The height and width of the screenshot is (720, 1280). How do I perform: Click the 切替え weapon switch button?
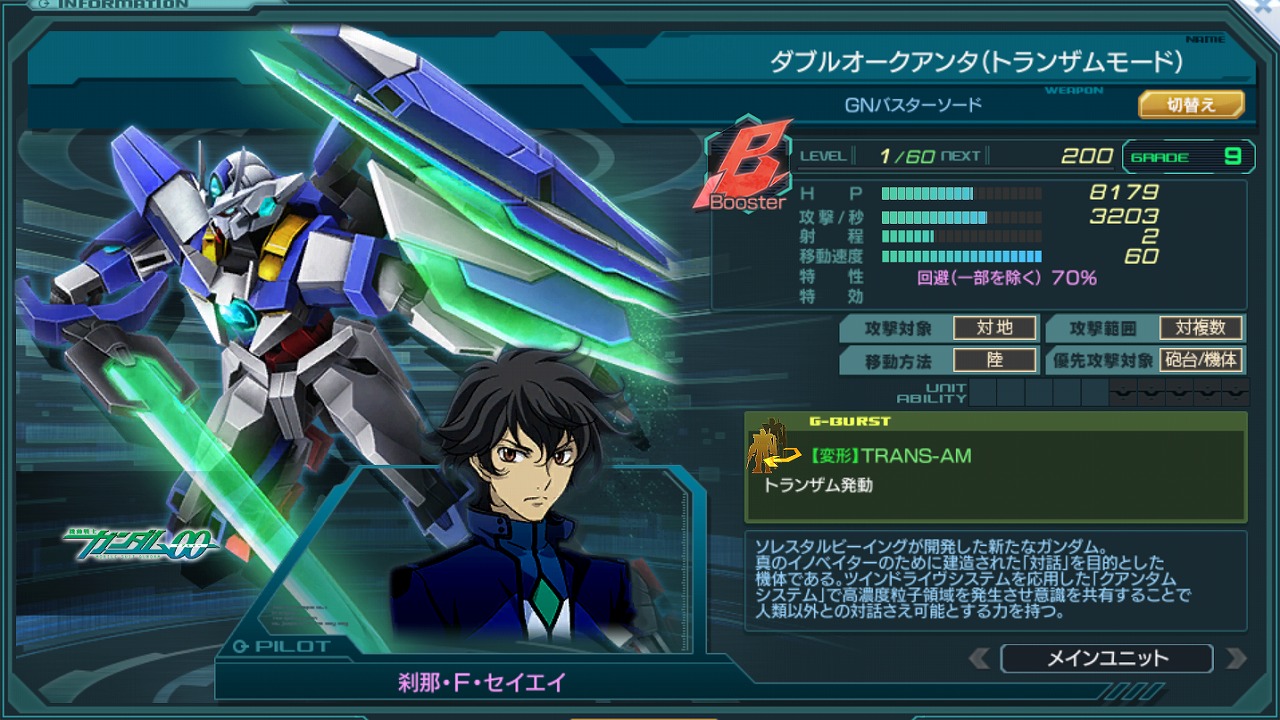(x=1191, y=105)
